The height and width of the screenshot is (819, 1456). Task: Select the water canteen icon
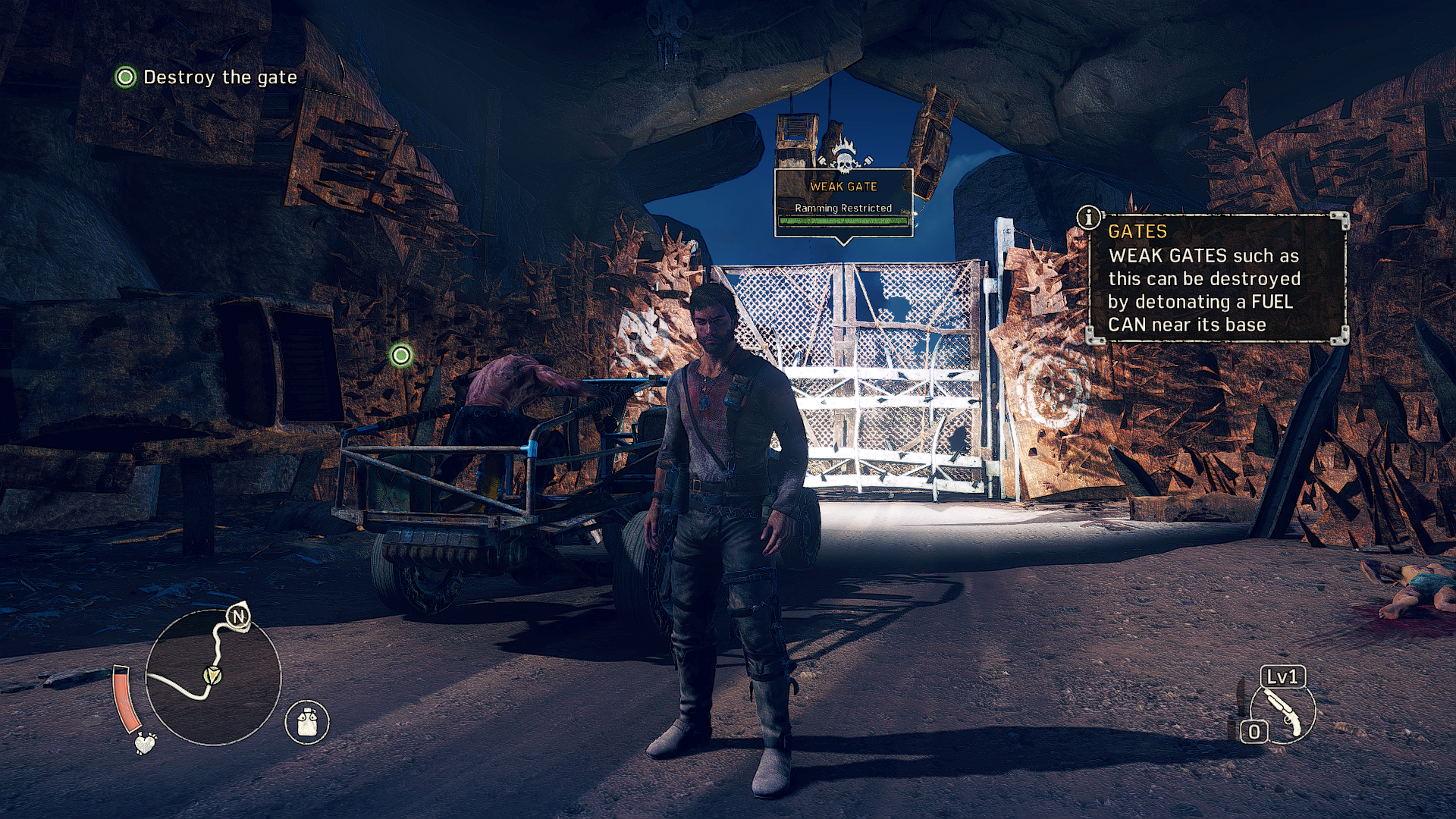pyautogui.click(x=306, y=721)
